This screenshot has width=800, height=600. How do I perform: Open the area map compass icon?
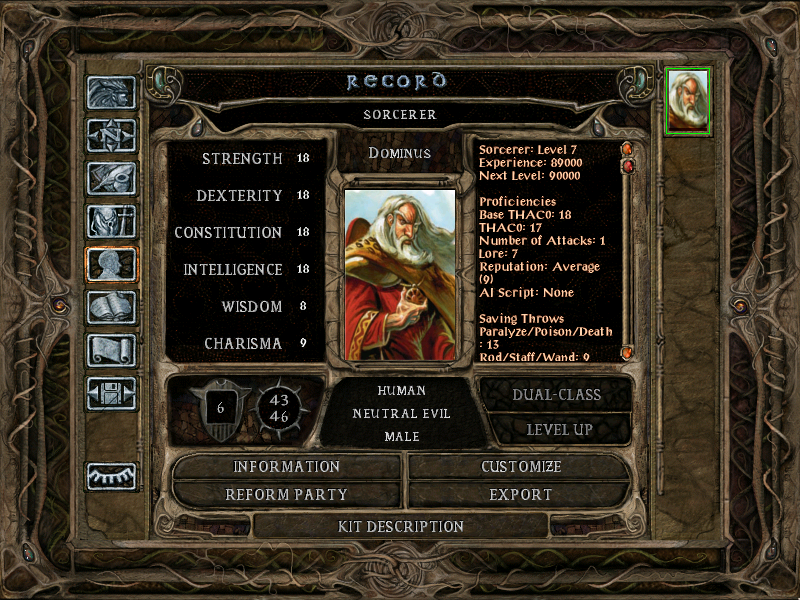click(111, 136)
